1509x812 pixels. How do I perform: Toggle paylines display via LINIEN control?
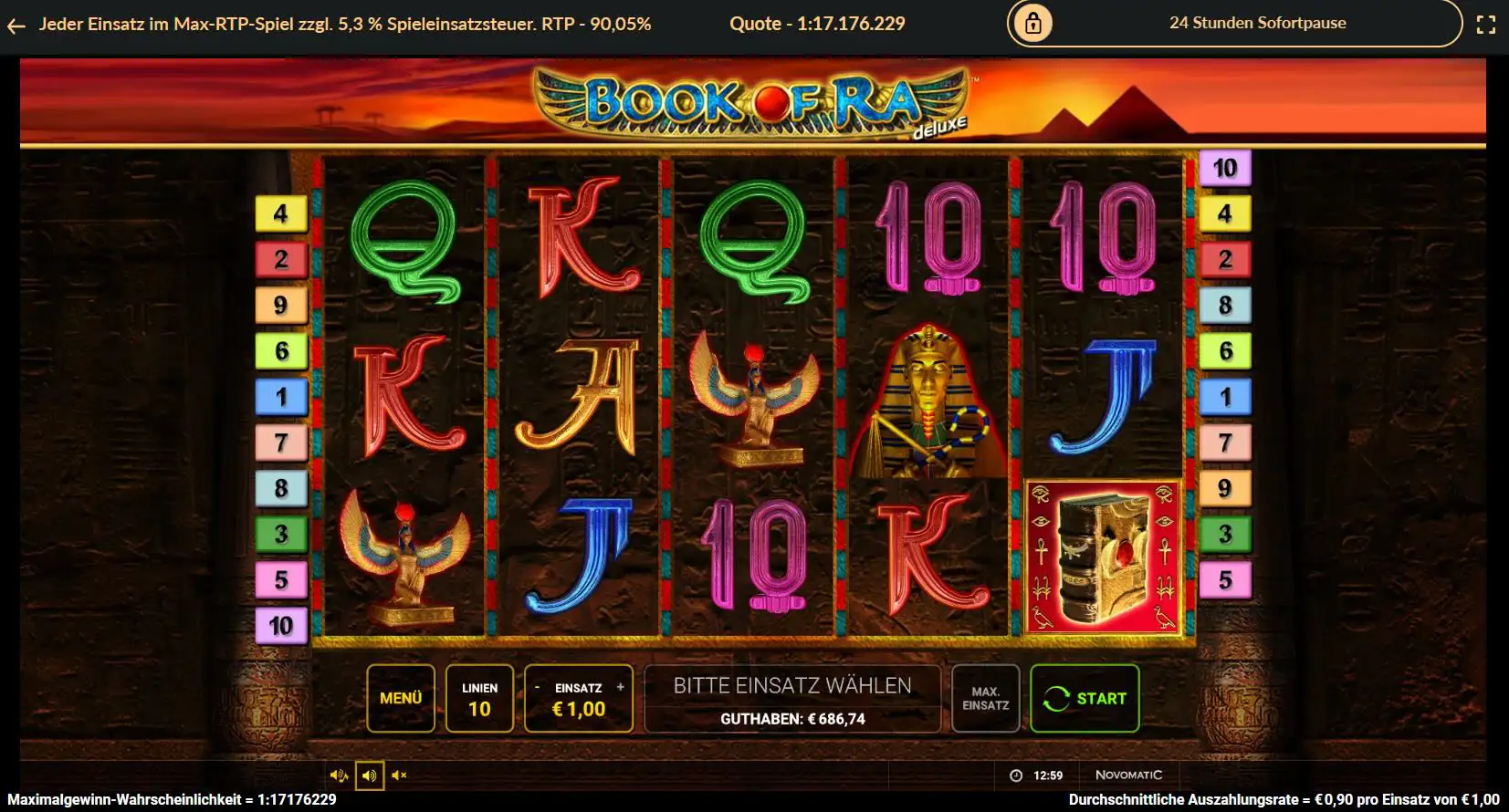click(481, 699)
